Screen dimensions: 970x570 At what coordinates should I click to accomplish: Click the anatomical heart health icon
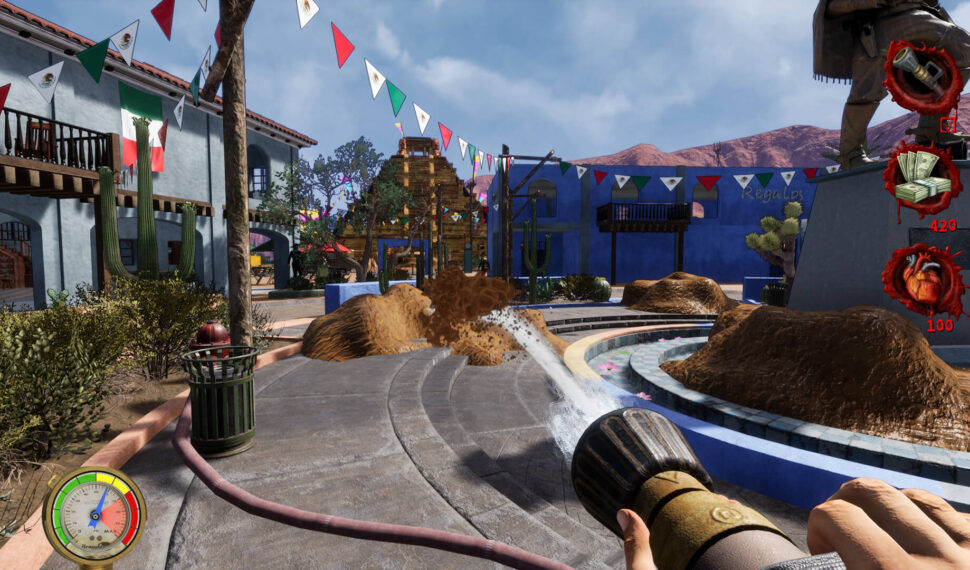tap(921, 280)
